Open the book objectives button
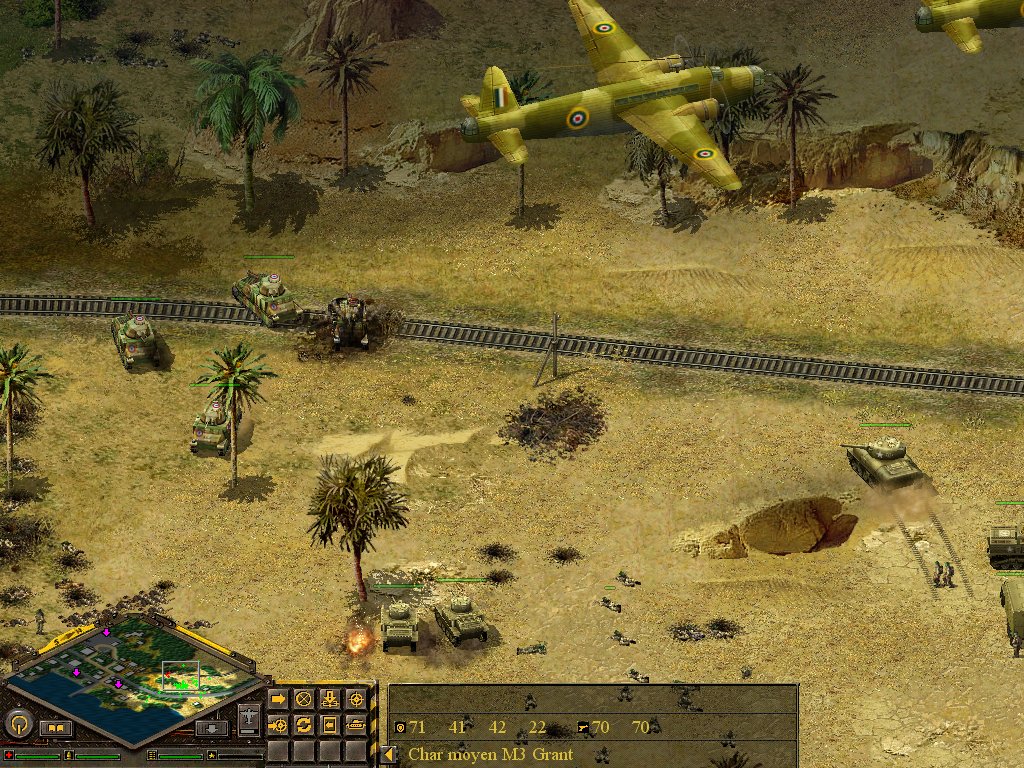Image resolution: width=1024 pixels, height=768 pixels. (55, 728)
